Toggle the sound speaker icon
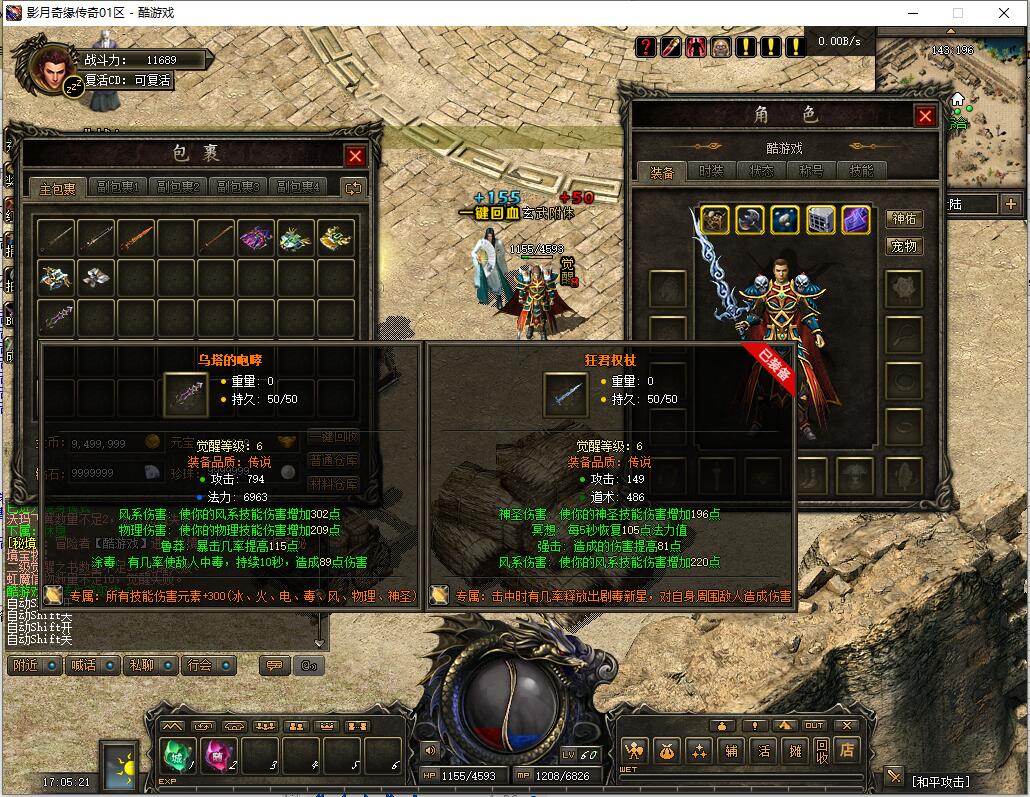The height and width of the screenshot is (797, 1030). pyautogui.click(x=431, y=750)
